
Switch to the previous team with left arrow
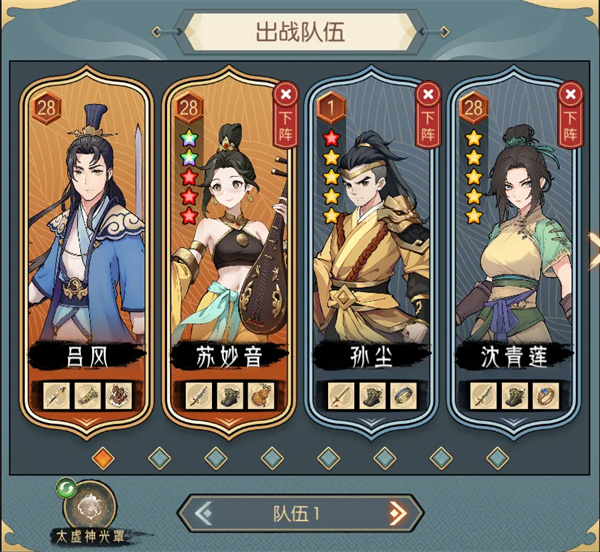204,514
